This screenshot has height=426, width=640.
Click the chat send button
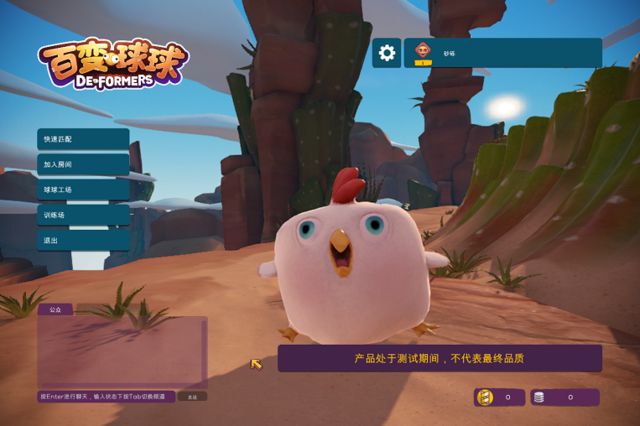coord(192,397)
